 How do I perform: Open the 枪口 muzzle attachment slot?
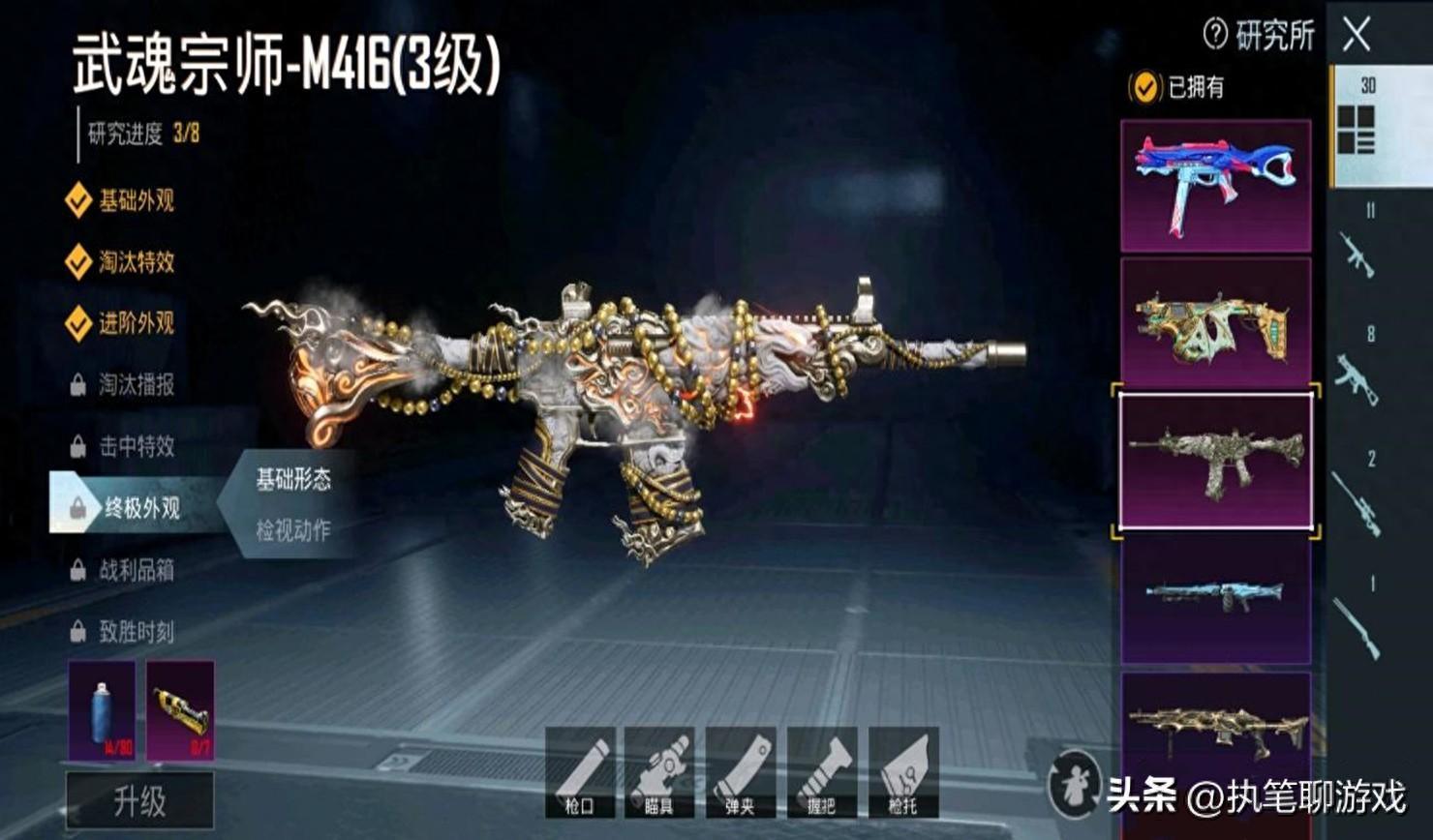point(580,771)
